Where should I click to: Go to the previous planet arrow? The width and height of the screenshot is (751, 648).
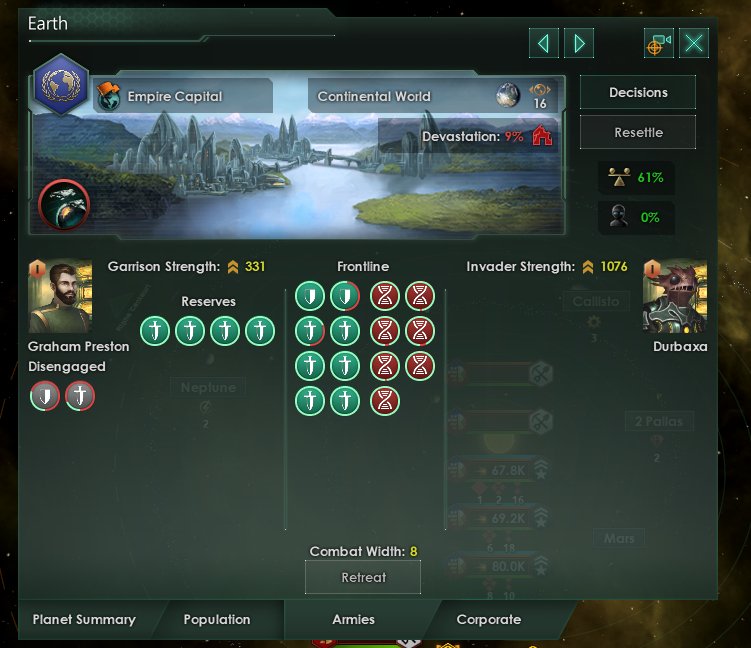point(543,43)
